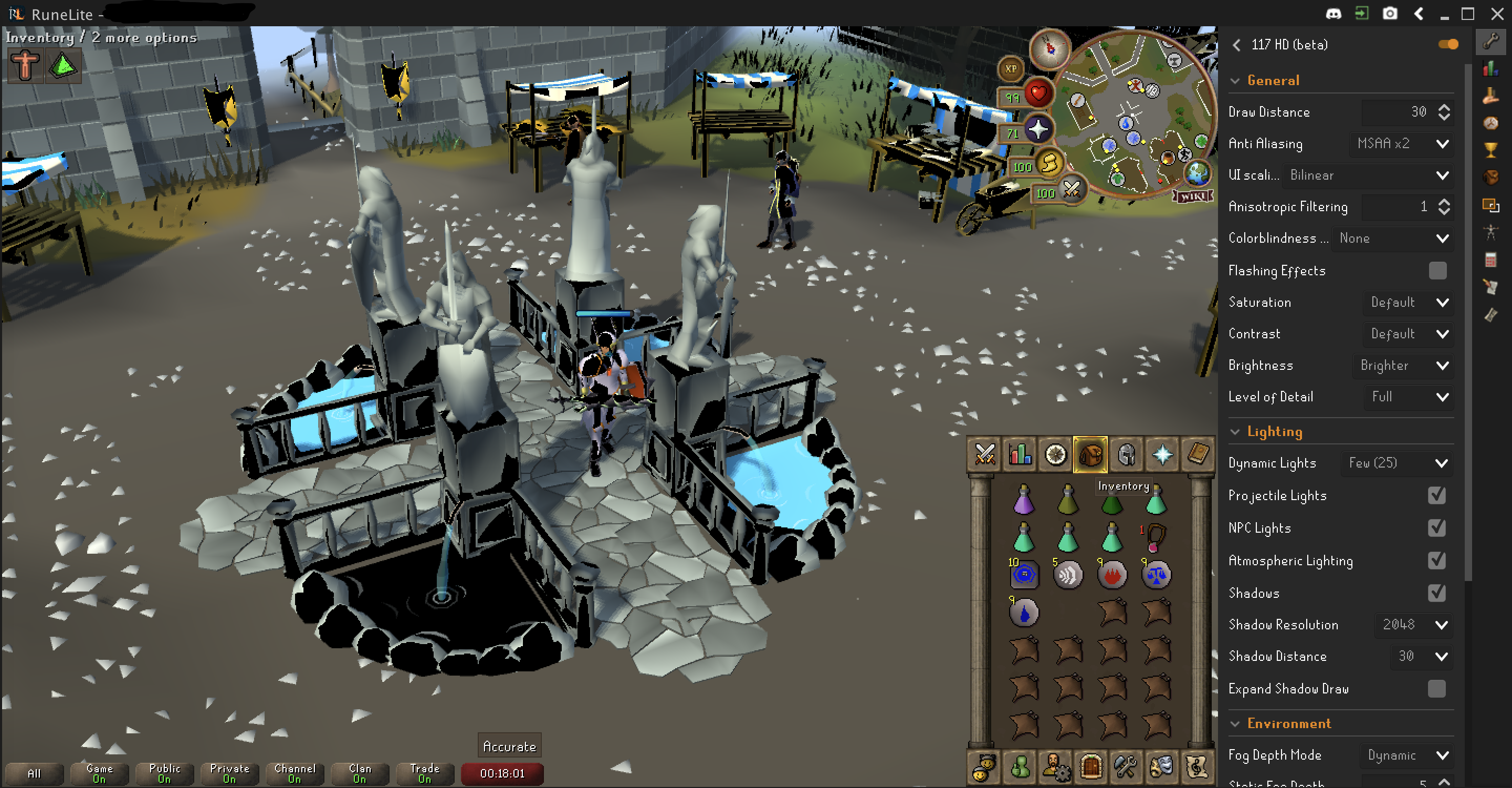Screen dimensions: 1512x788
Task: Disable the Shadows checkbox
Action: click(1437, 593)
